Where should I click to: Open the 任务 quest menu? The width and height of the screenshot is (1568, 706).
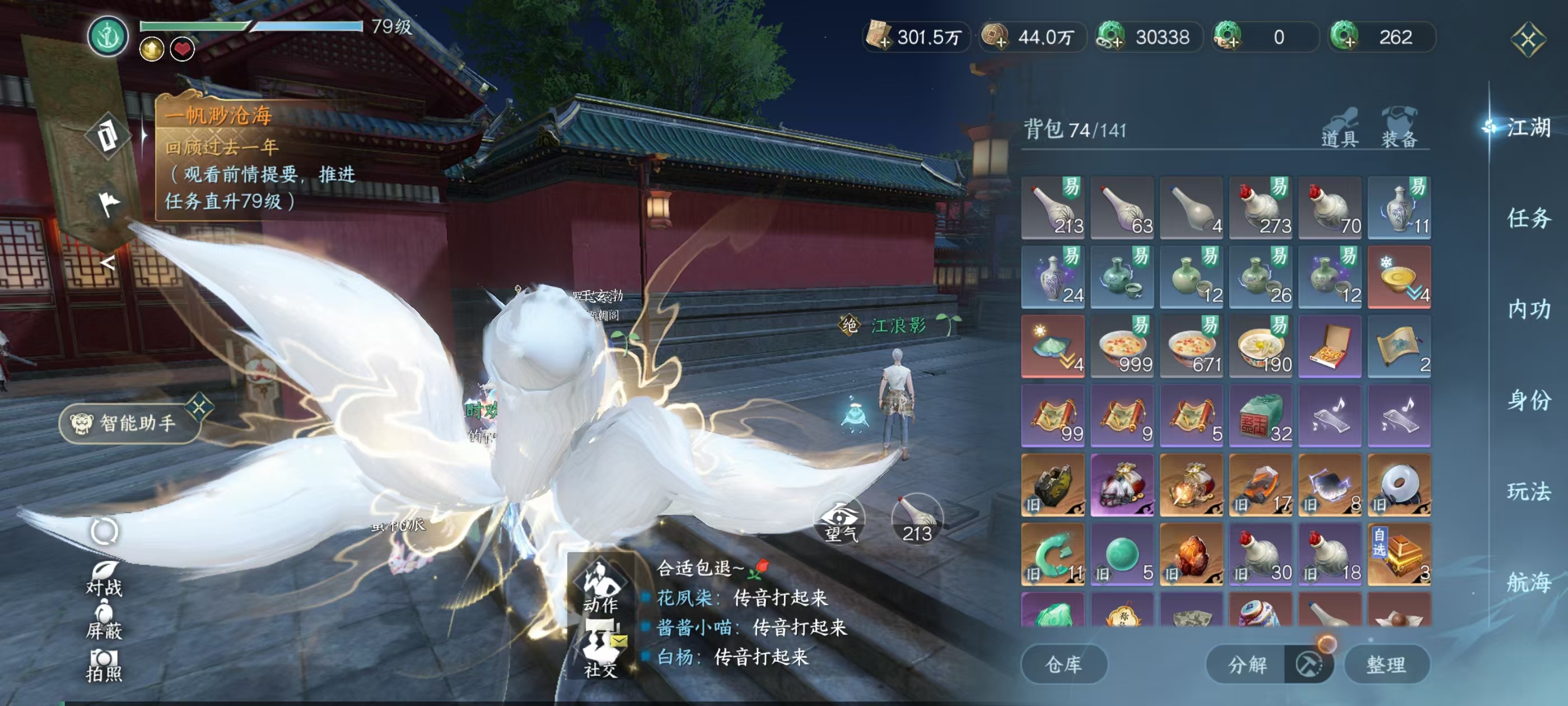(1528, 218)
